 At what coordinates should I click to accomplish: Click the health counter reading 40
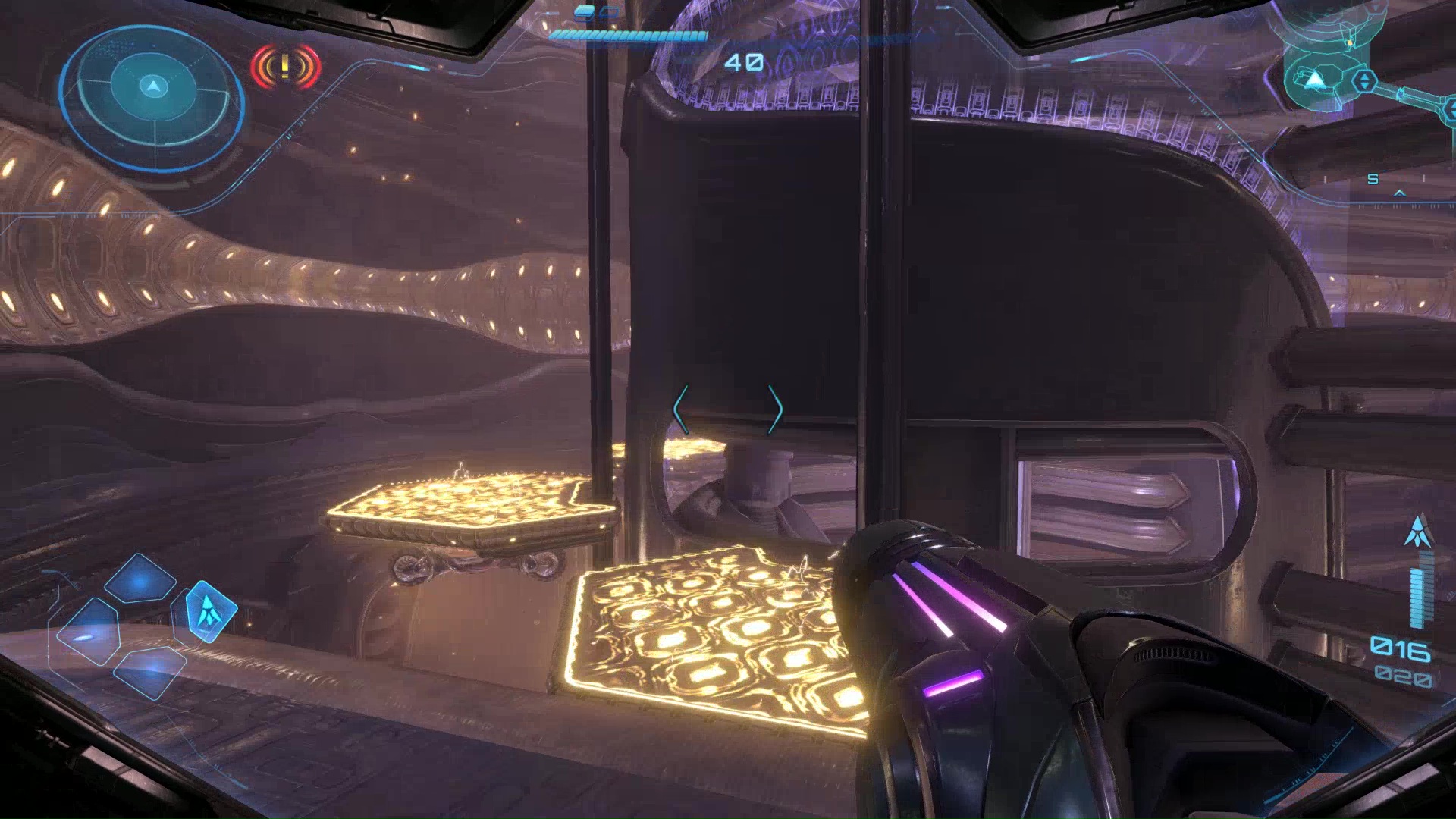(746, 61)
